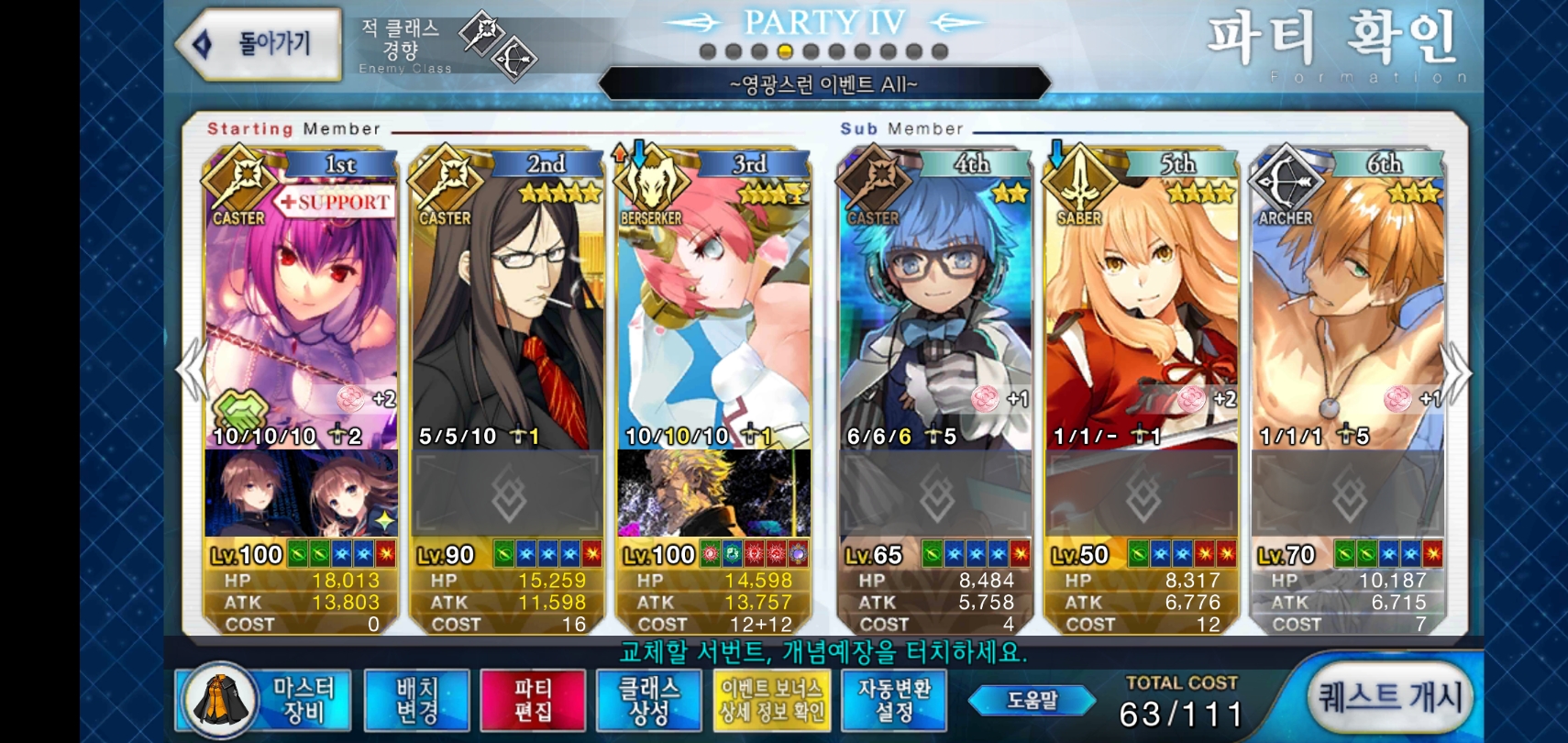Open the 도움말 help button
Viewport: 1568px width, 743px height.
pos(1032,701)
